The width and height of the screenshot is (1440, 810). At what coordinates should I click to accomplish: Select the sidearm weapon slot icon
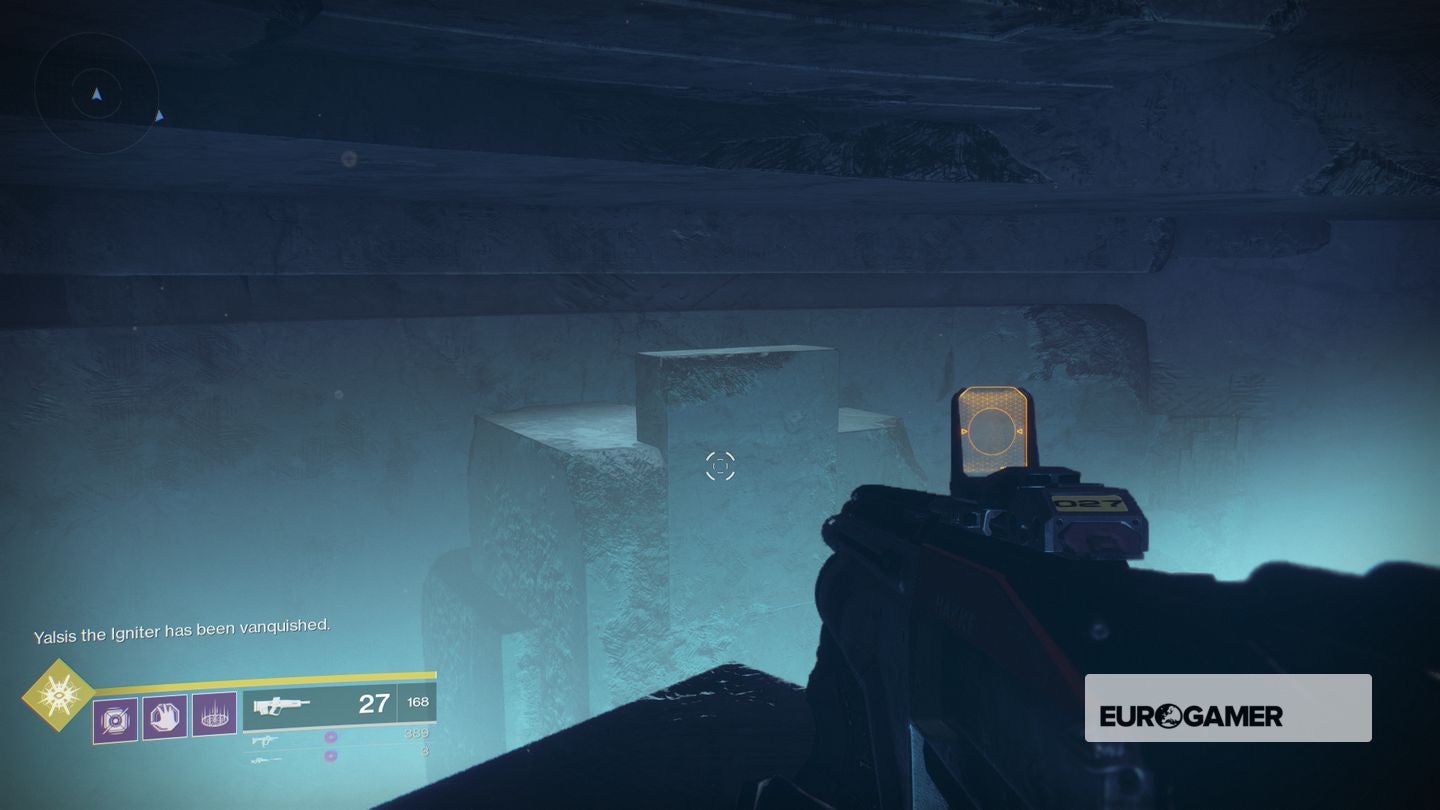tap(266, 741)
